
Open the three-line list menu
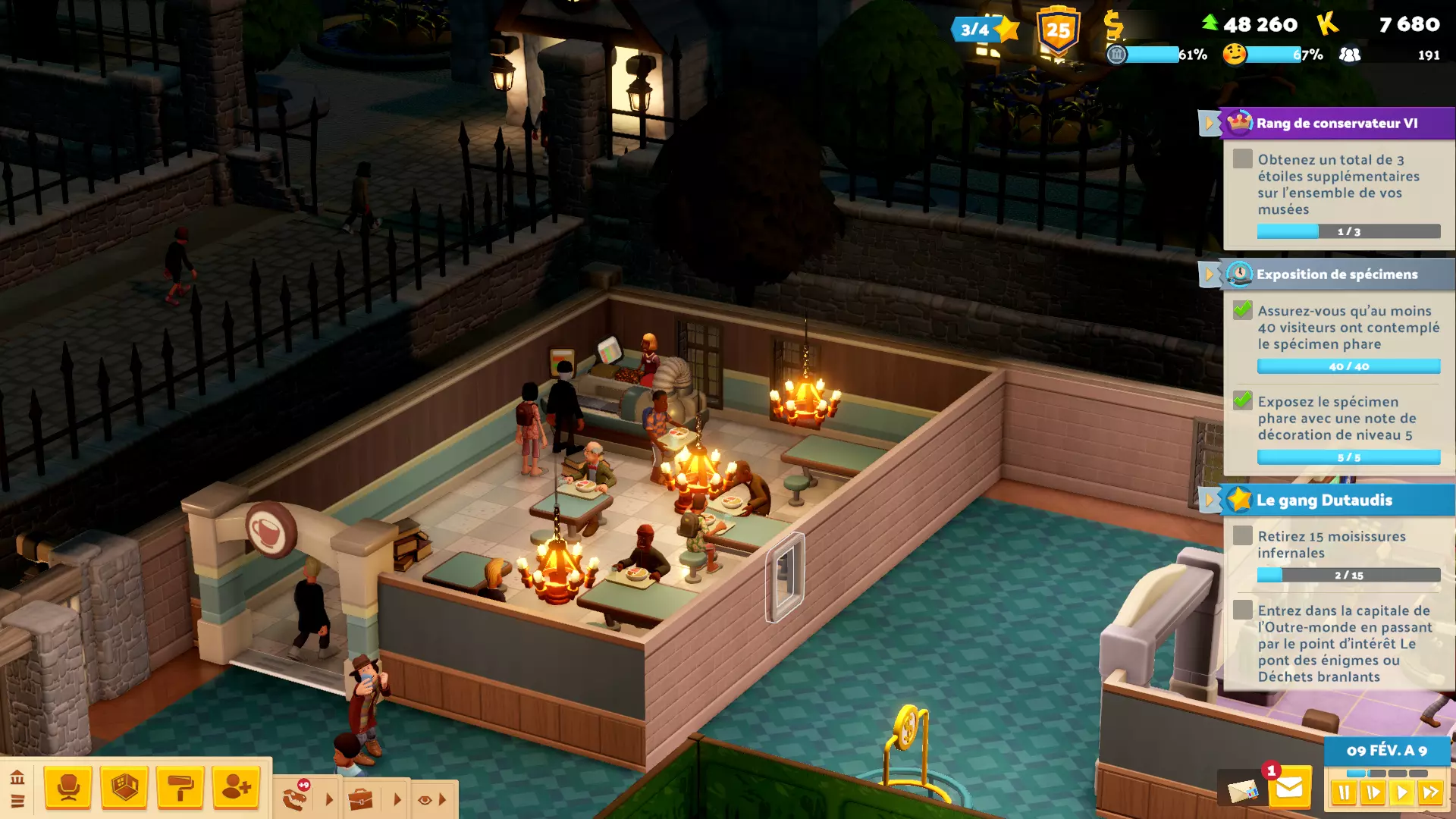pyautogui.click(x=17, y=802)
